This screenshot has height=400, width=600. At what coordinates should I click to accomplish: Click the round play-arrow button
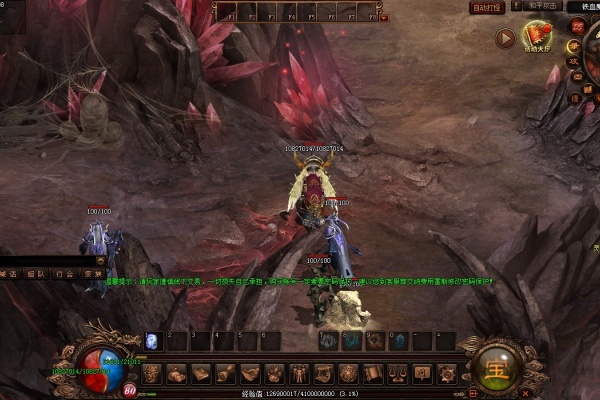(x=505, y=39)
